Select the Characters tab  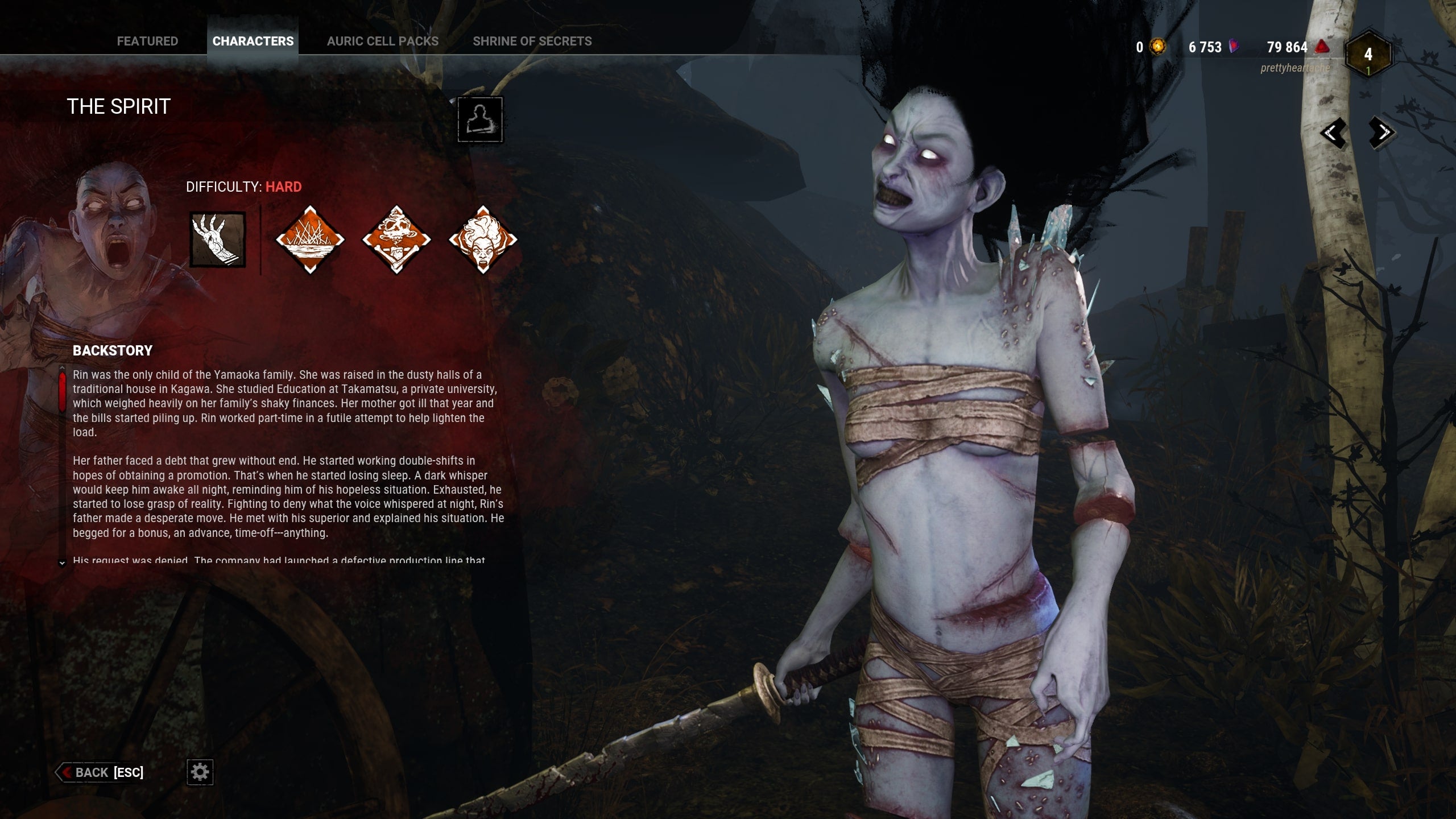coord(253,41)
